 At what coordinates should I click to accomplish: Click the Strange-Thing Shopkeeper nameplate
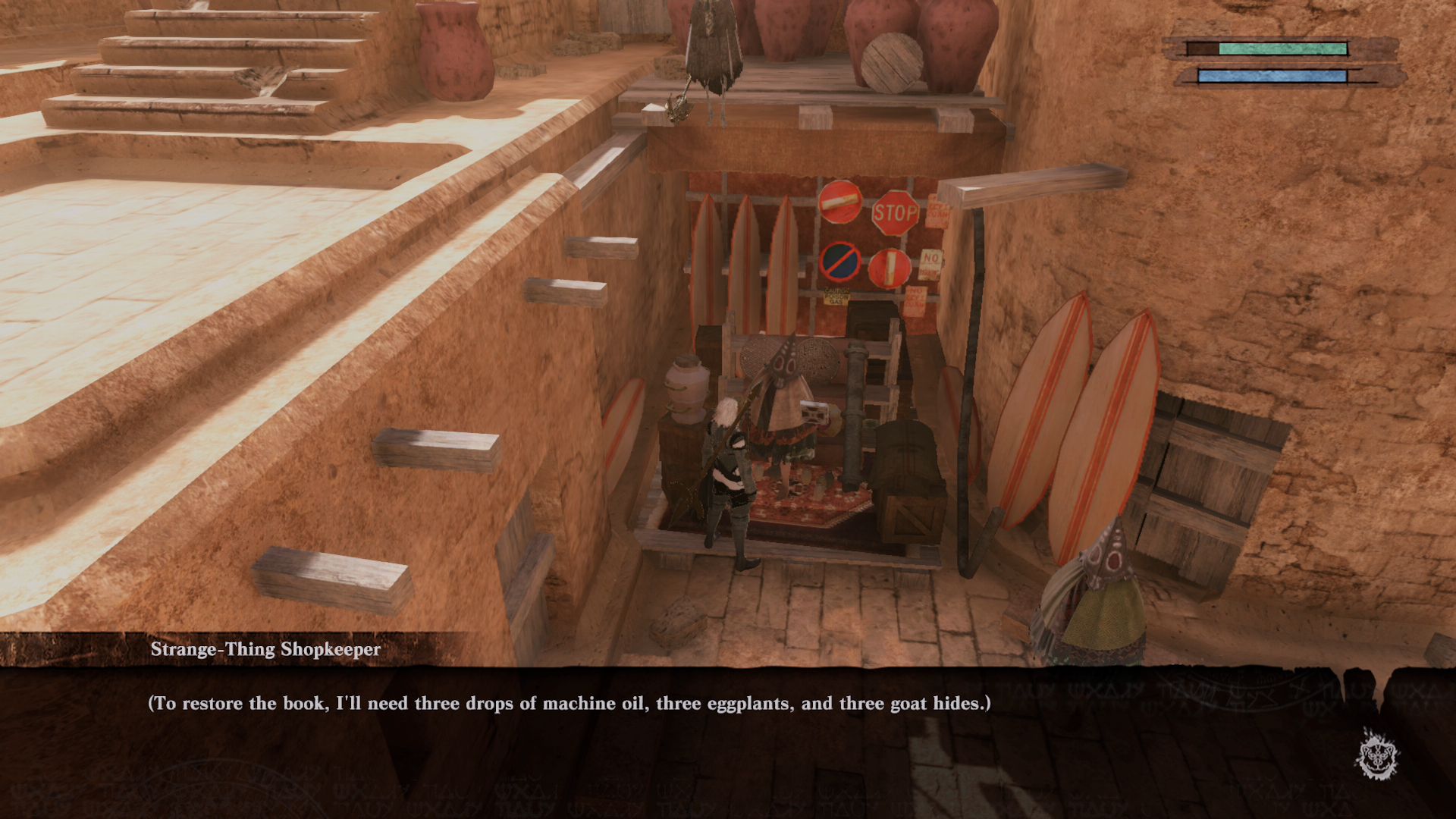(x=267, y=648)
